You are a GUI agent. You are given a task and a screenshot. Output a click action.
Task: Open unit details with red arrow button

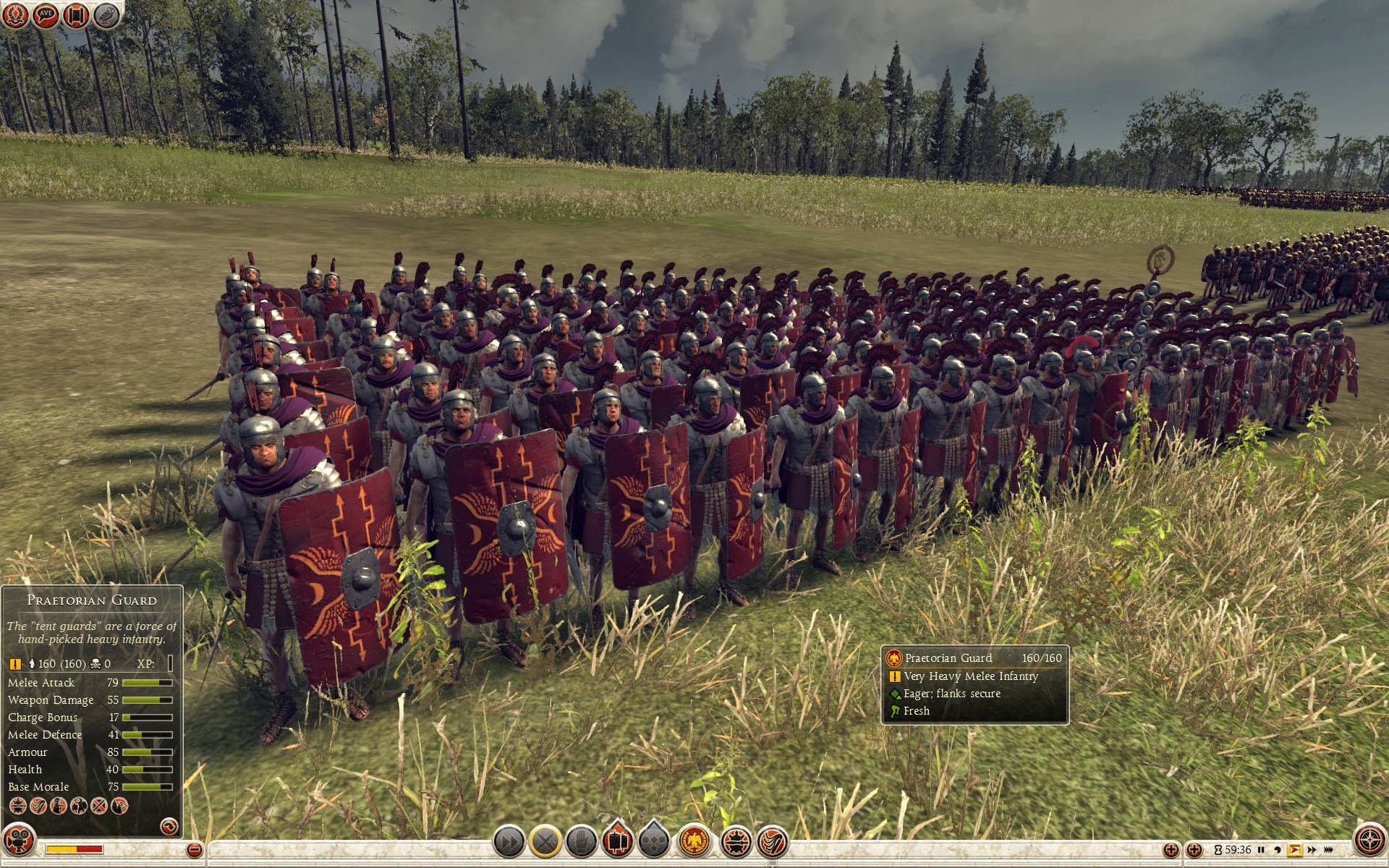[x=169, y=826]
